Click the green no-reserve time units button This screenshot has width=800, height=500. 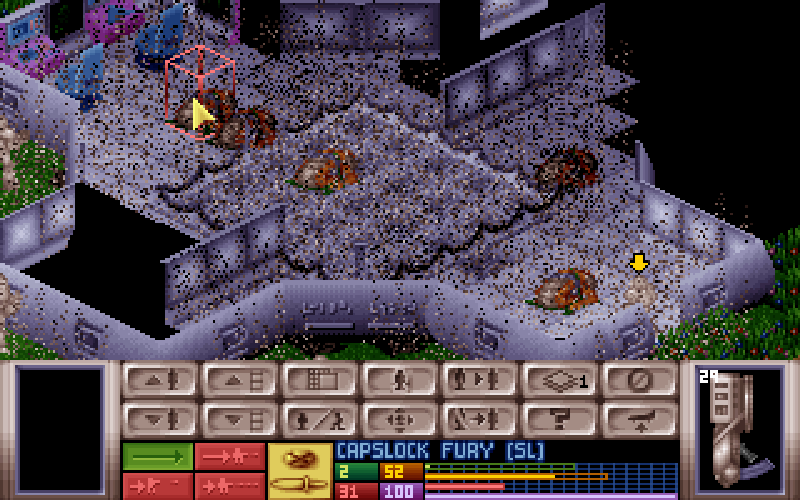pyautogui.click(x=158, y=456)
